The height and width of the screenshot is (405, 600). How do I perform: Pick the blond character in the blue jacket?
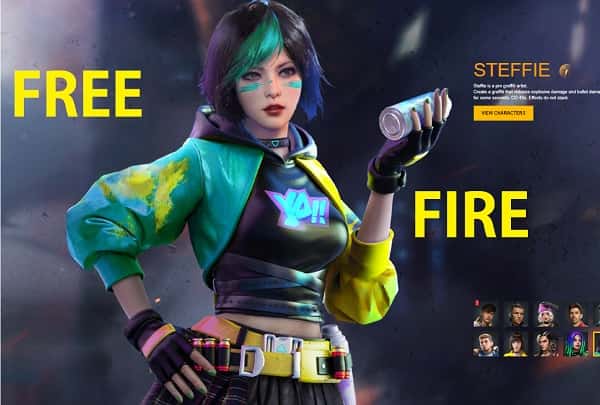[486, 345]
